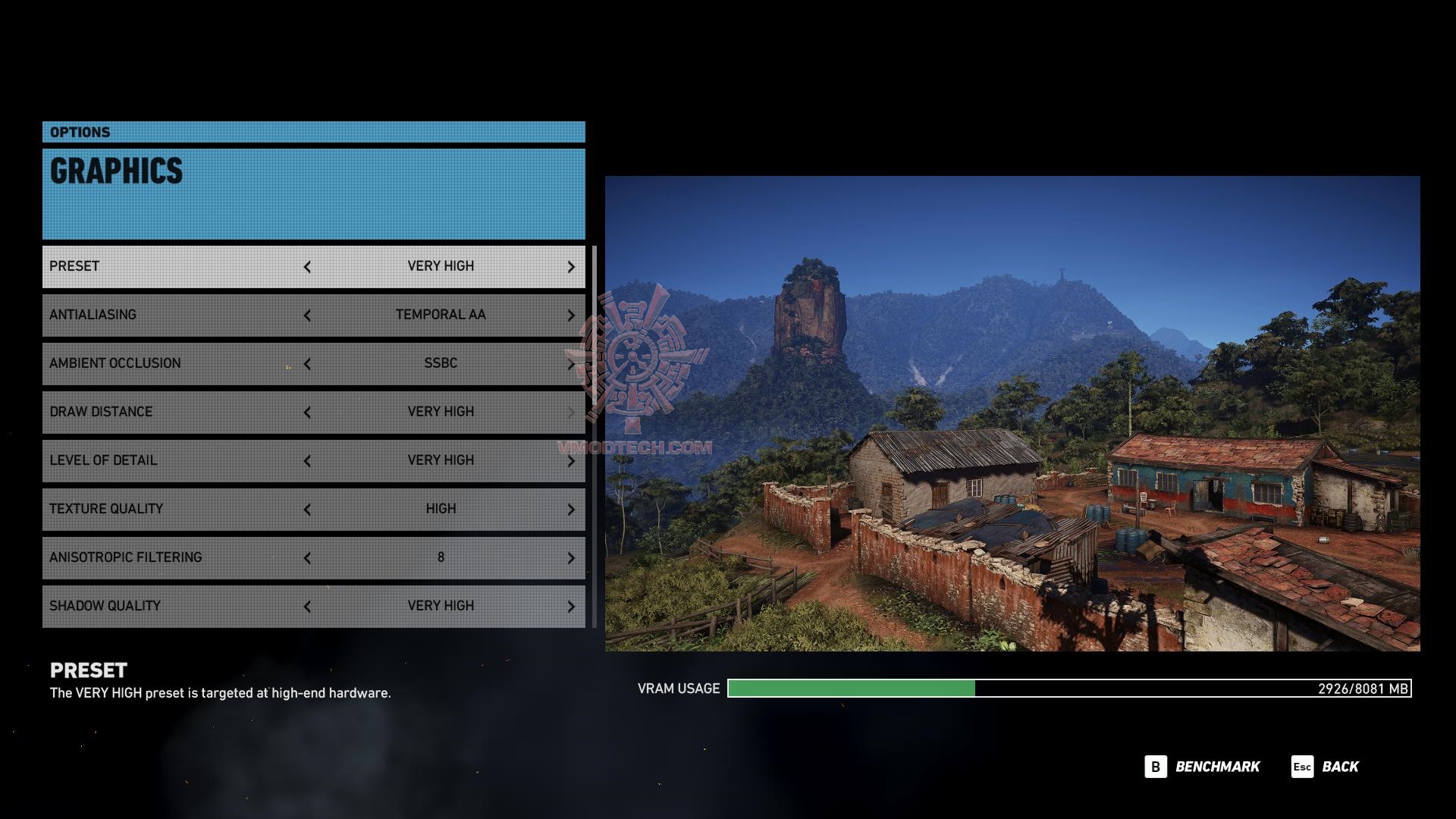The height and width of the screenshot is (819, 1456).
Task: Click the left arrow for Antialiasing
Action: tap(307, 315)
